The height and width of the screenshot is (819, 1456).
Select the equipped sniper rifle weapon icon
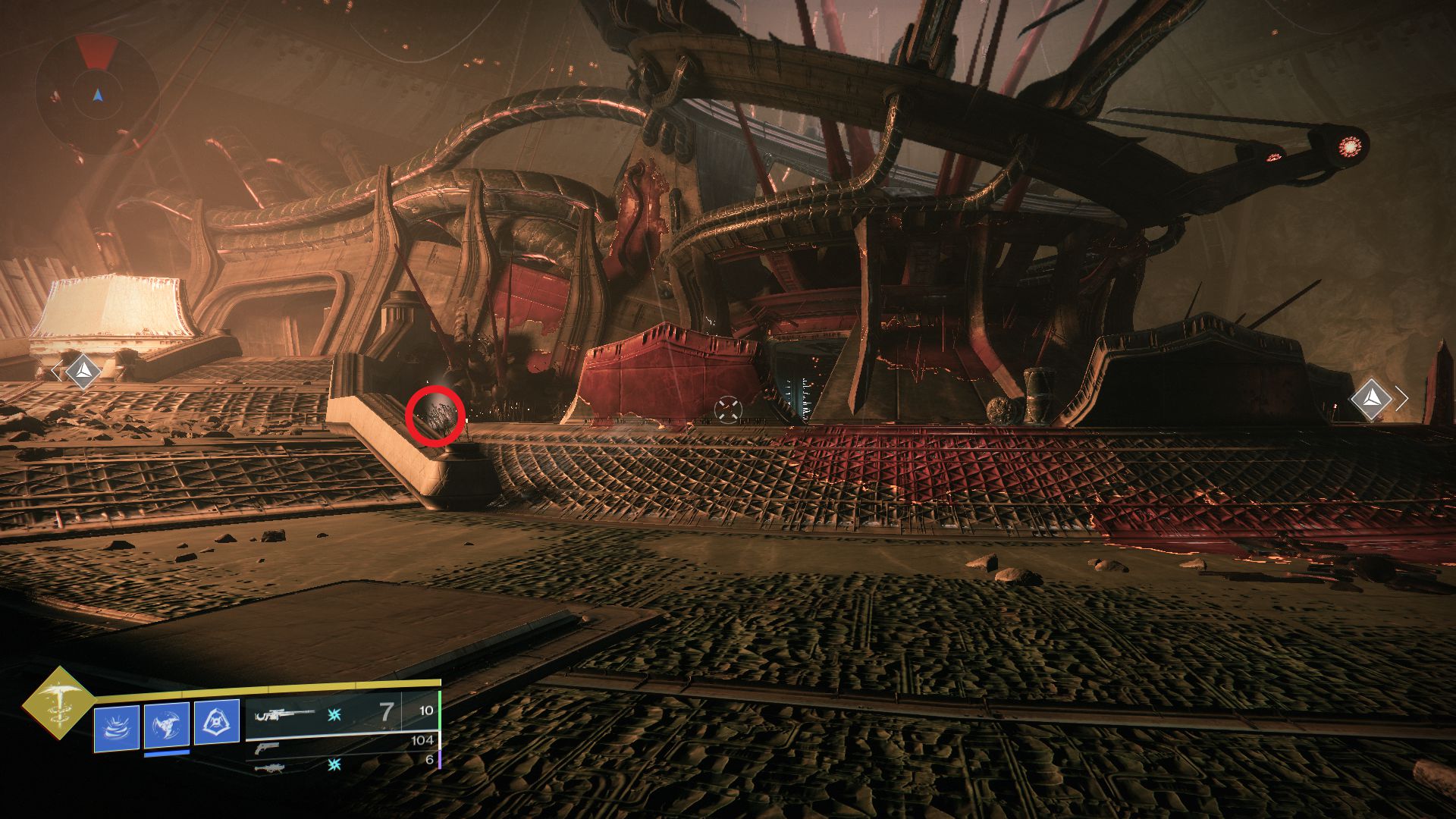(284, 714)
